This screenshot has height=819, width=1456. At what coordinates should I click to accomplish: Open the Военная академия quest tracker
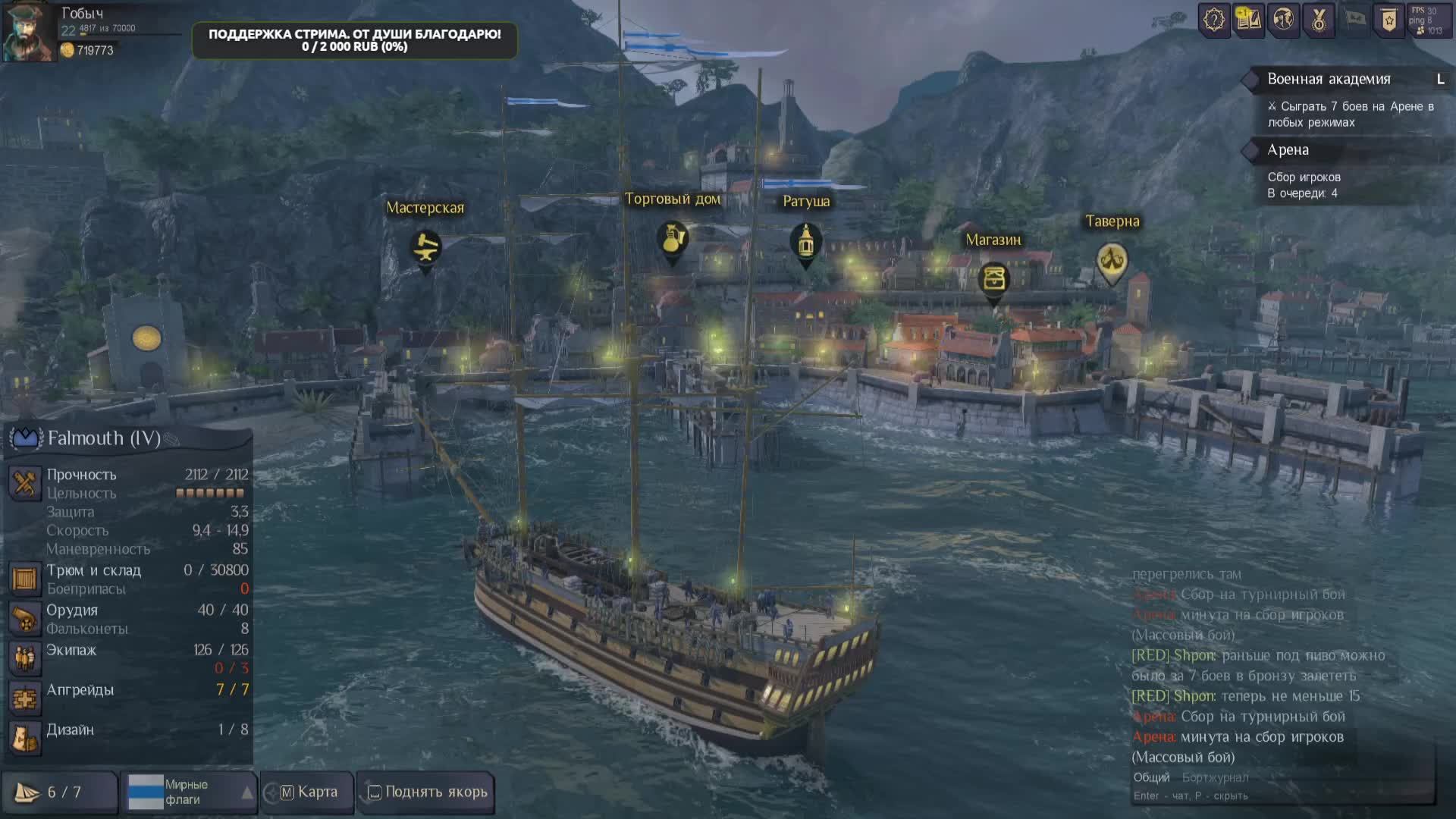tap(1329, 79)
